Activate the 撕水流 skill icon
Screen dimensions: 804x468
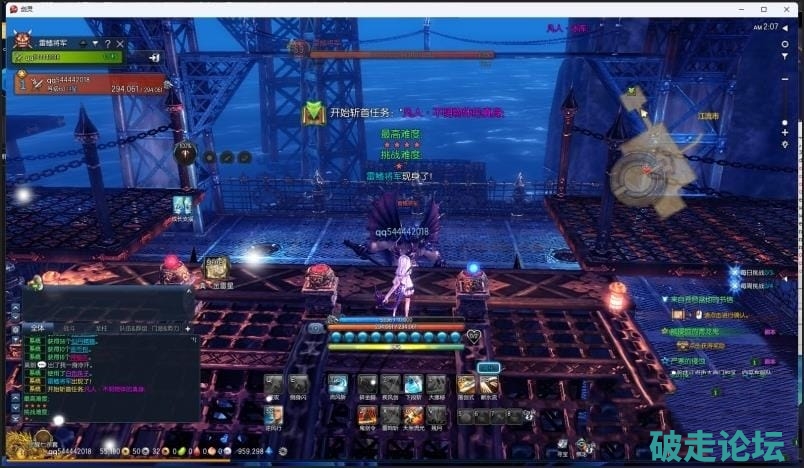489,383
